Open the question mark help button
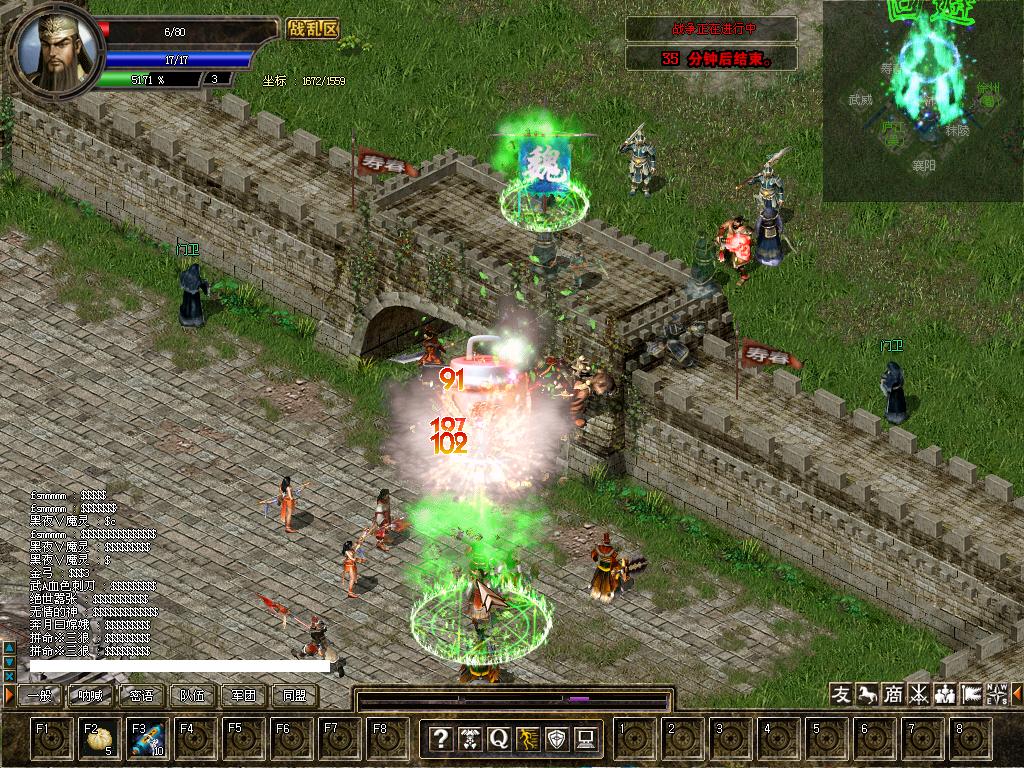 click(x=440, y=739)
